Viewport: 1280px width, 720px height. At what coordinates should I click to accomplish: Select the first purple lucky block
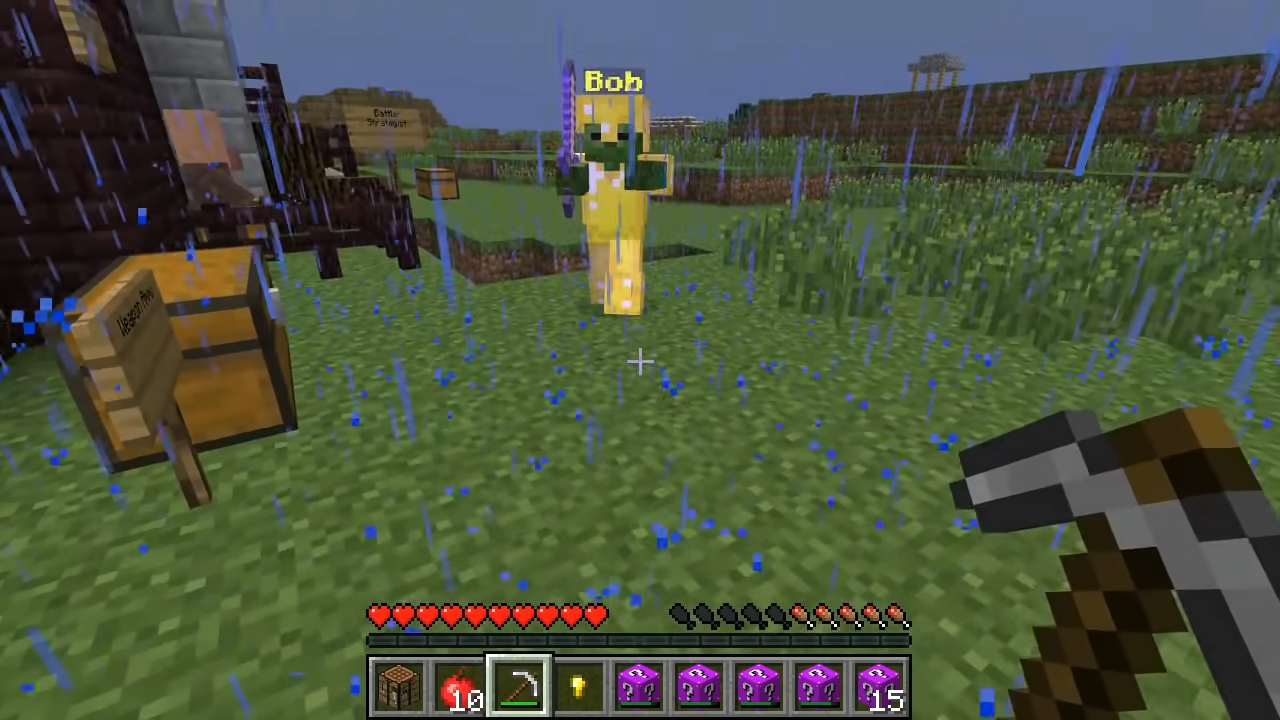tap(638, 685)
